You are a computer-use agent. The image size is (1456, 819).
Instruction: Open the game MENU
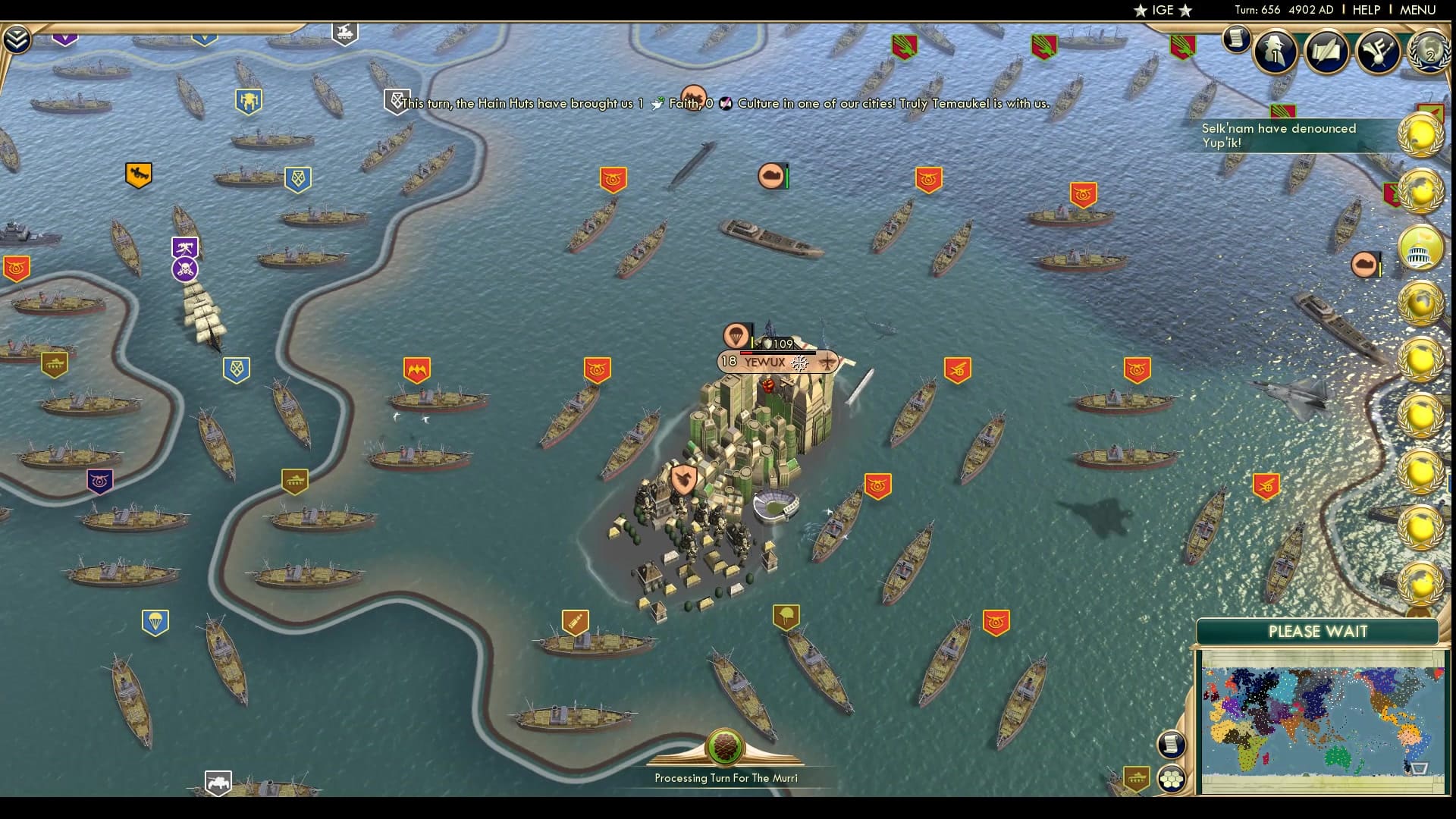pos(1417,10)
